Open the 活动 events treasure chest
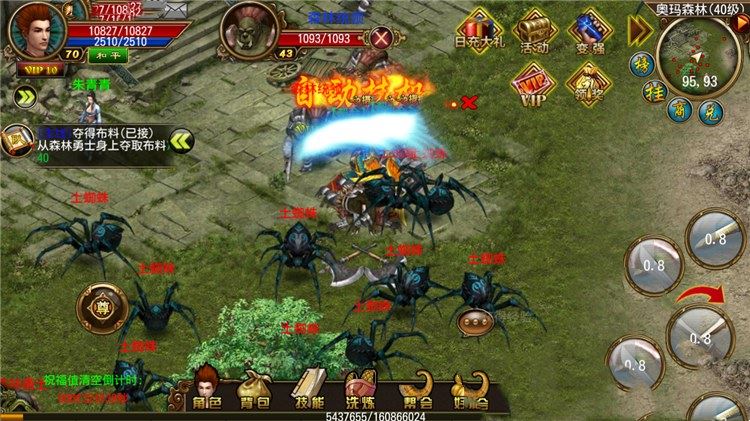The width and height of the screenshot is (750, 421). tap(536, 32)
